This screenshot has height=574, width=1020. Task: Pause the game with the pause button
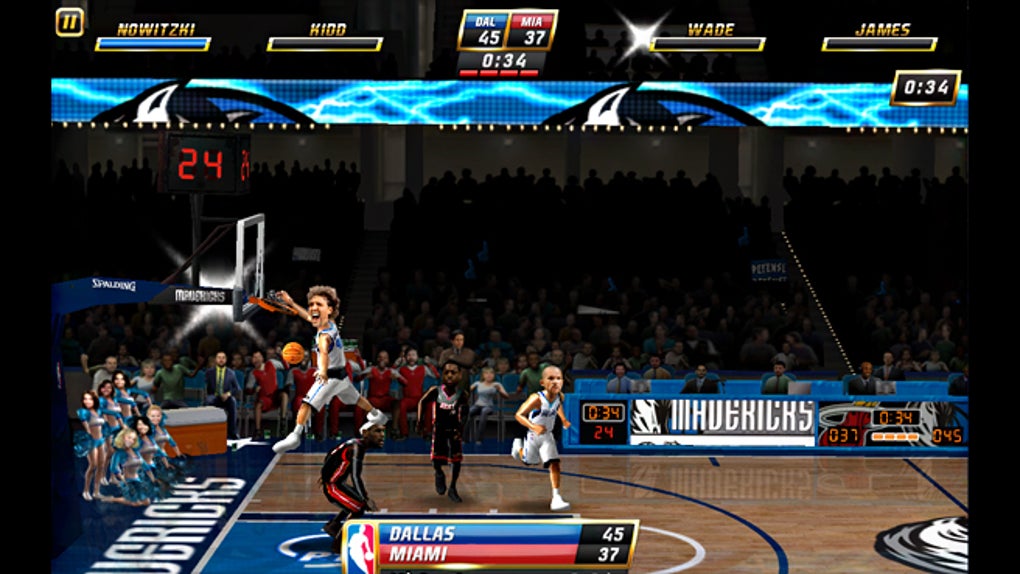[x=69, y=22]
